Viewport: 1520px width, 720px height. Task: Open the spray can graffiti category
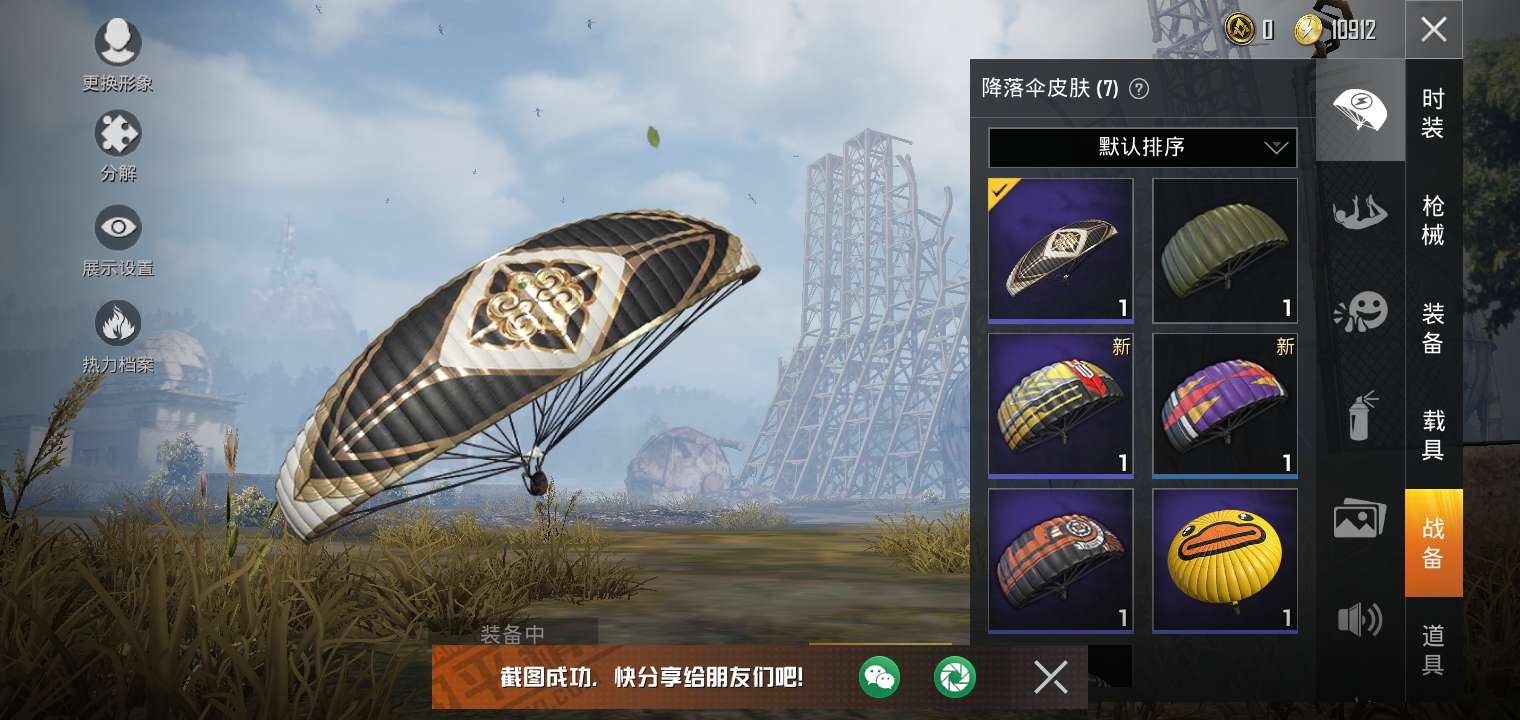tap(1360, 416)
